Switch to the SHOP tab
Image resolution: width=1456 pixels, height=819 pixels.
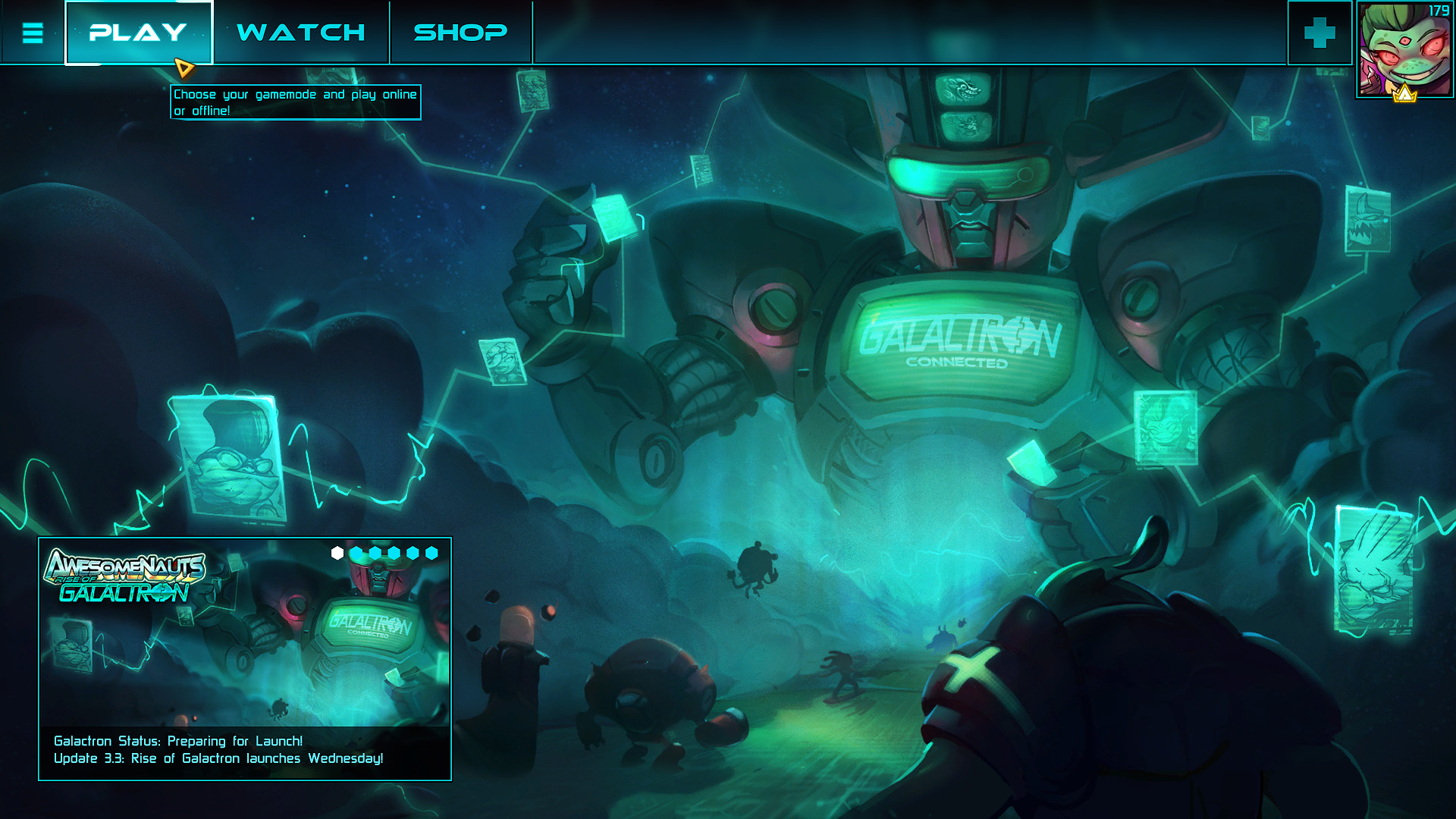click(458, 32)
